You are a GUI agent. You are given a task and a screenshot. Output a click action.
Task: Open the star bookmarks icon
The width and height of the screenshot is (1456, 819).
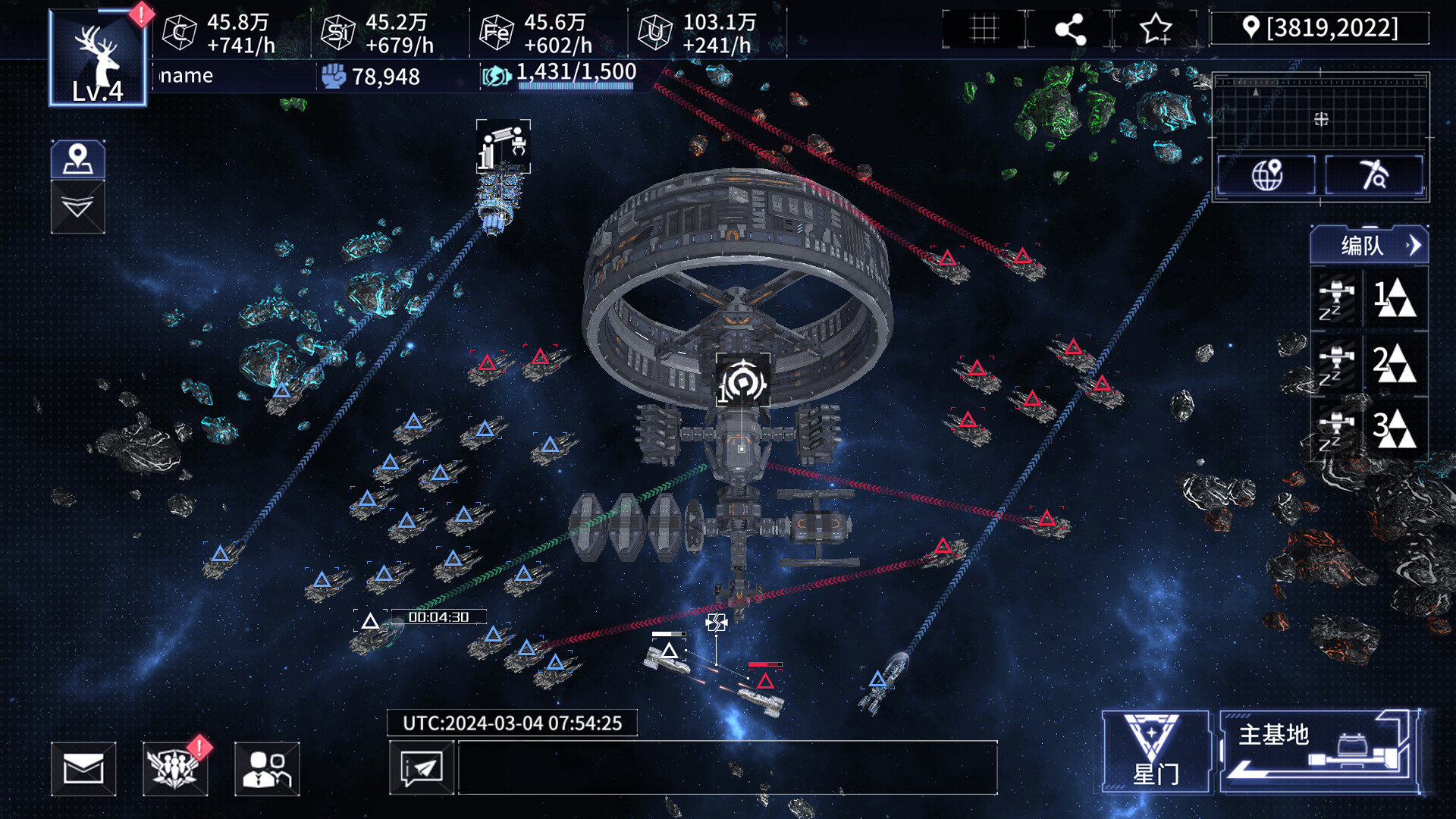1156,29
